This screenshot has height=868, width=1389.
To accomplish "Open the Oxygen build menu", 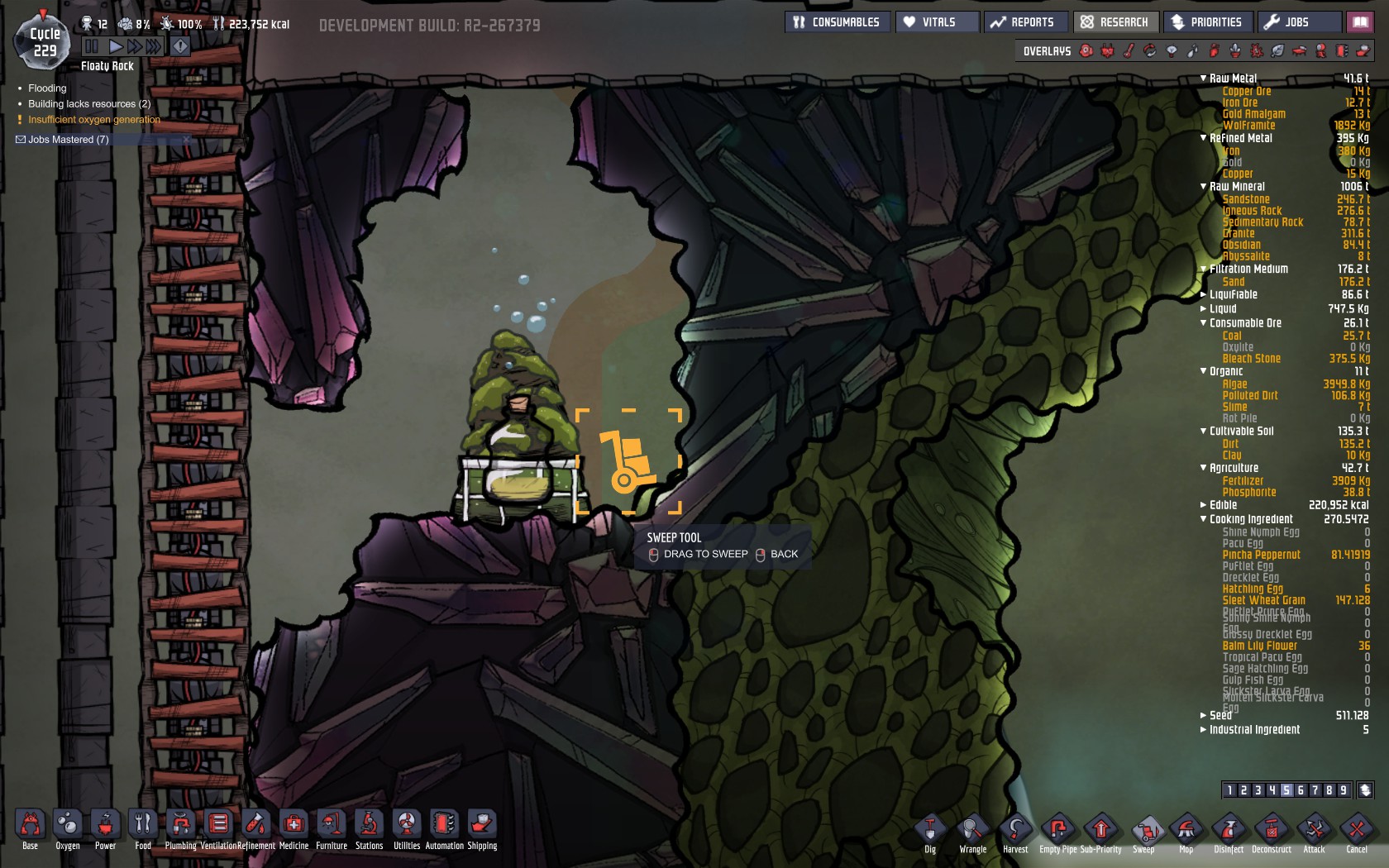I will (x=68, y=826).
